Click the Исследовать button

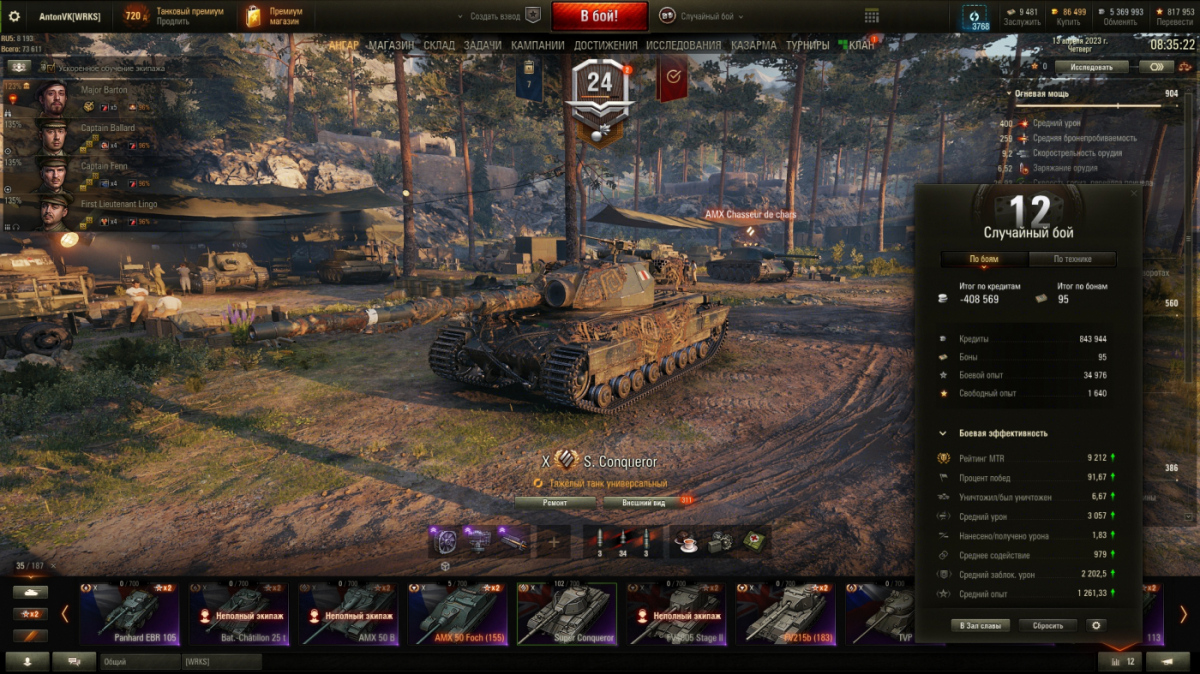click(1091, 67)
